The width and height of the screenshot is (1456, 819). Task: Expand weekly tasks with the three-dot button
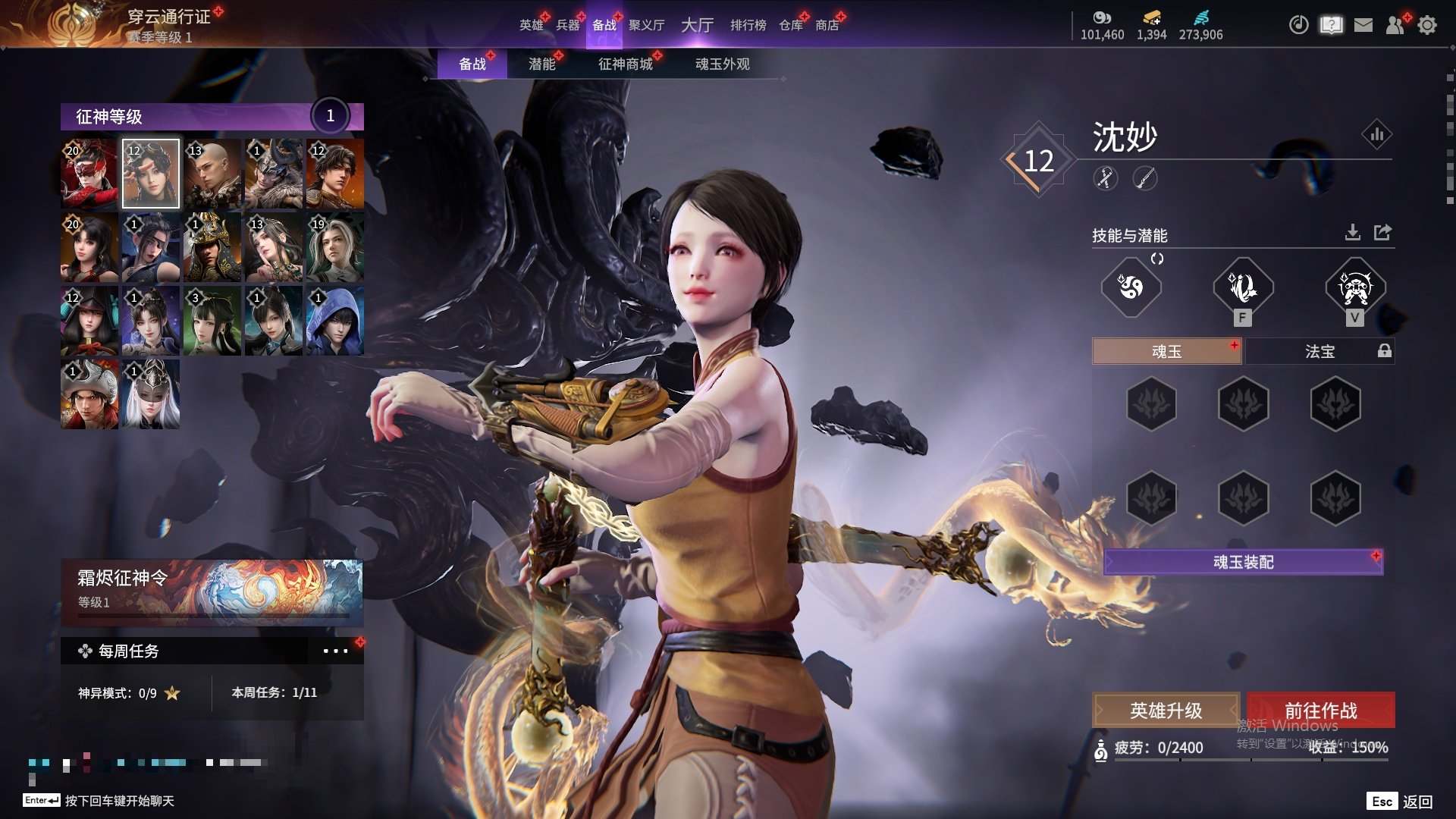pos(335,651)
